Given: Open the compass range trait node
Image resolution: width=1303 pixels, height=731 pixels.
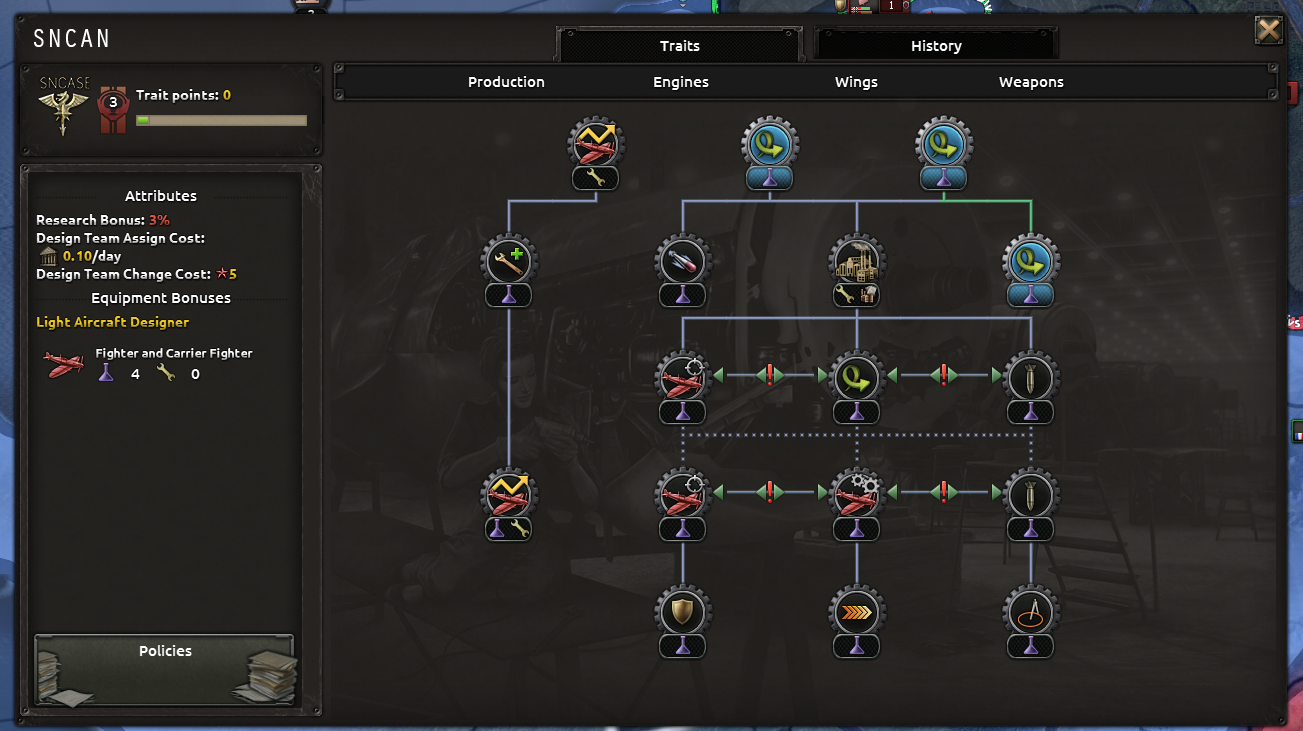Looking at the screenshot, I should (x=1030, y=611).
